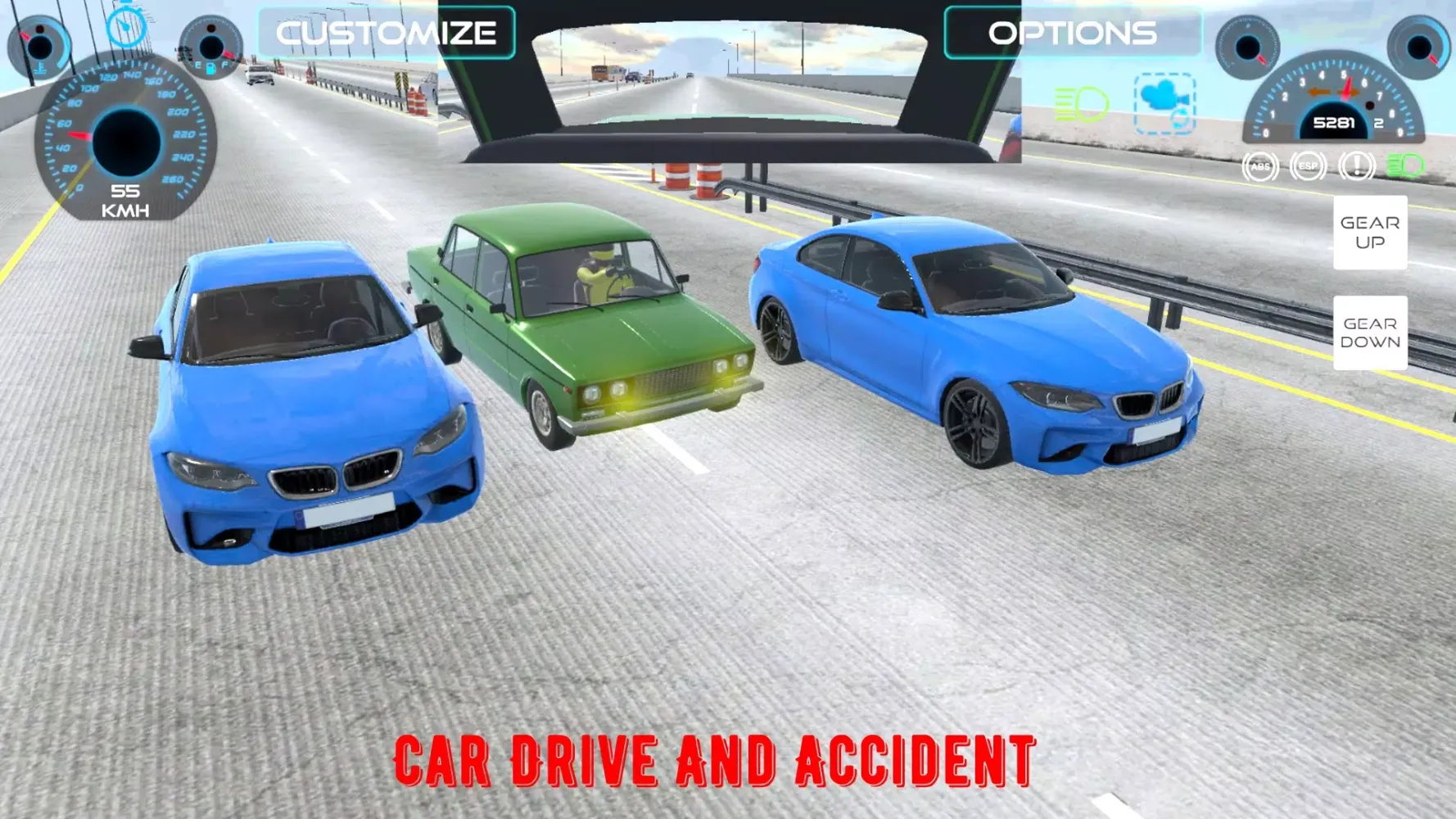Click the small green headlight indicator

tap(1405, 167)
